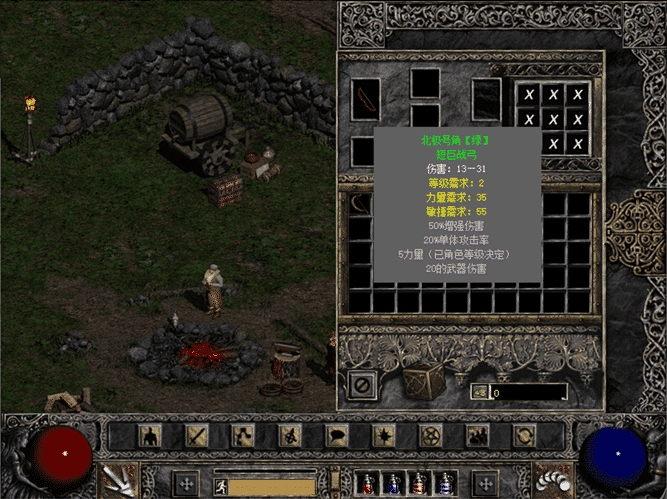Select the circular arrows menu button
The width and height of the screenshot is (667, 499).
[524, 436]
